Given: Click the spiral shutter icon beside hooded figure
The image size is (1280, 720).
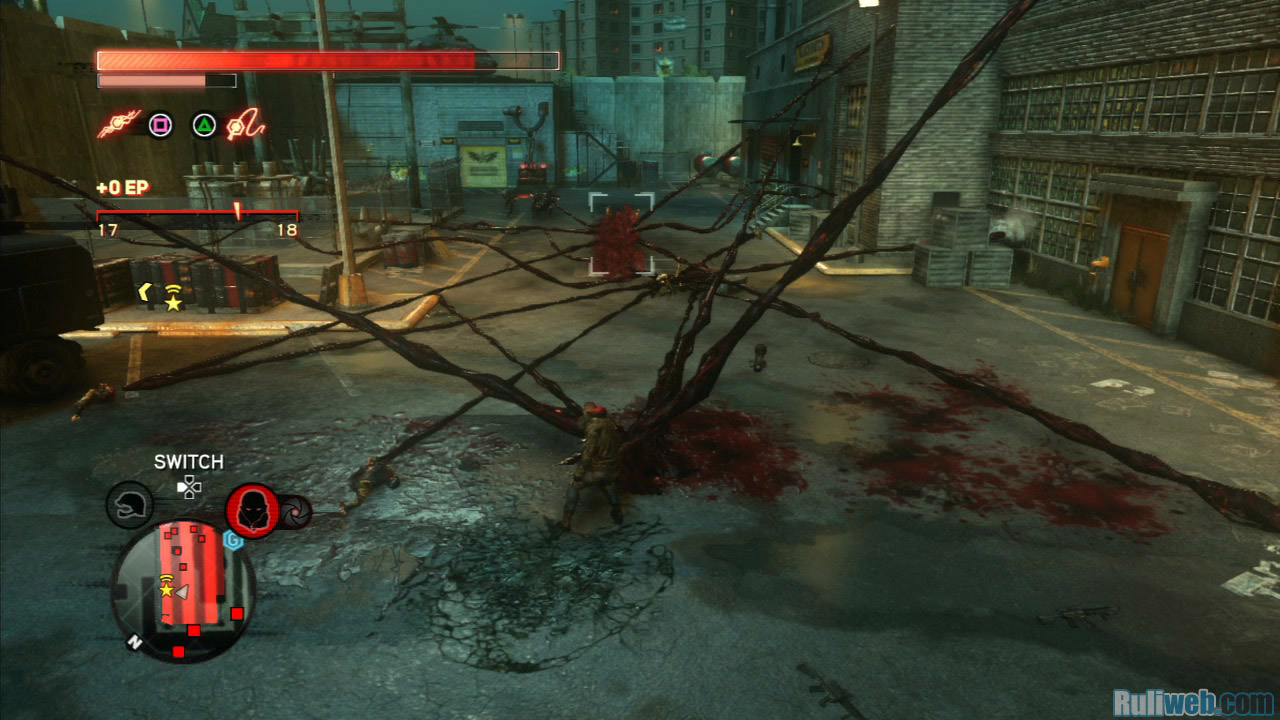Looking at the screenshot, I should (x=296, y=512).
